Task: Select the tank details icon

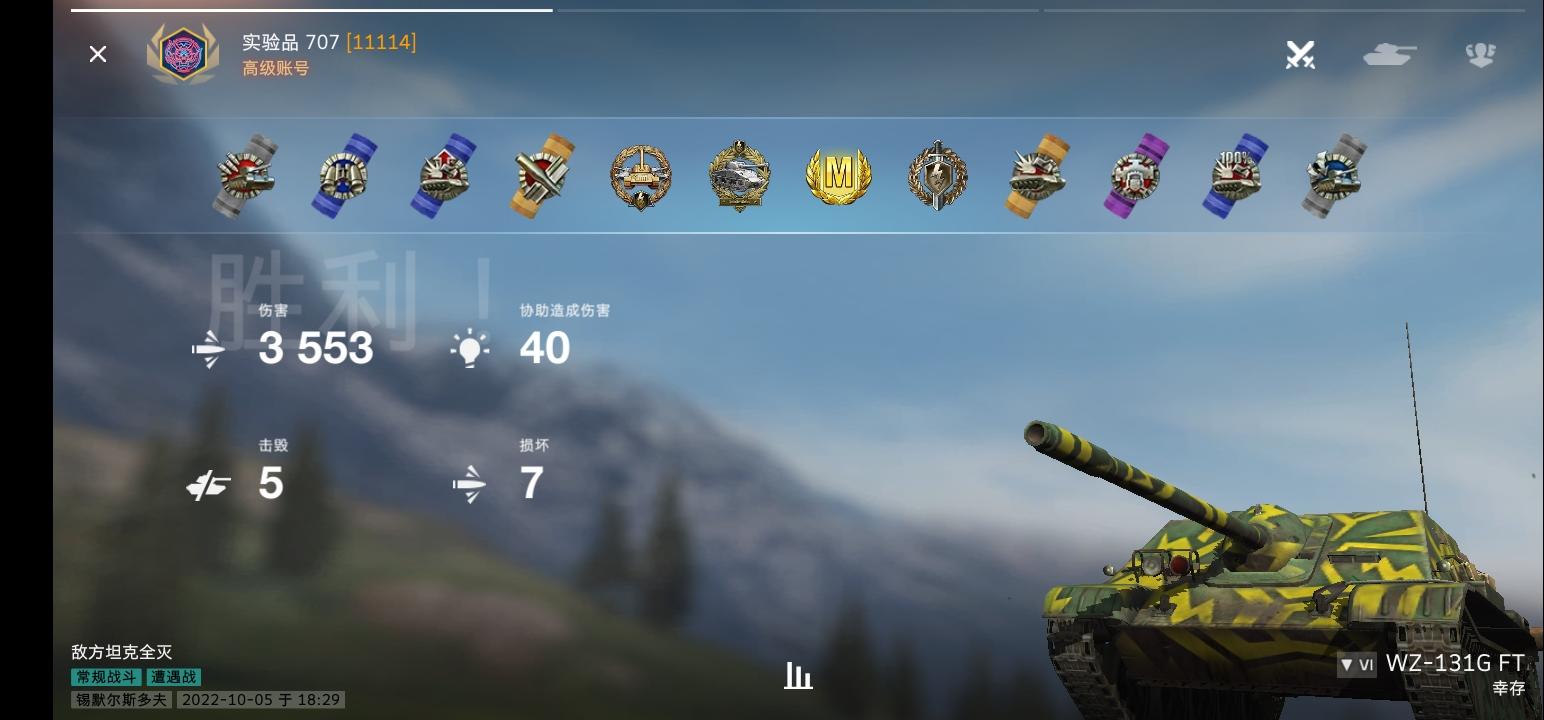Action: pyautogui.click(x=1389, y=55)
